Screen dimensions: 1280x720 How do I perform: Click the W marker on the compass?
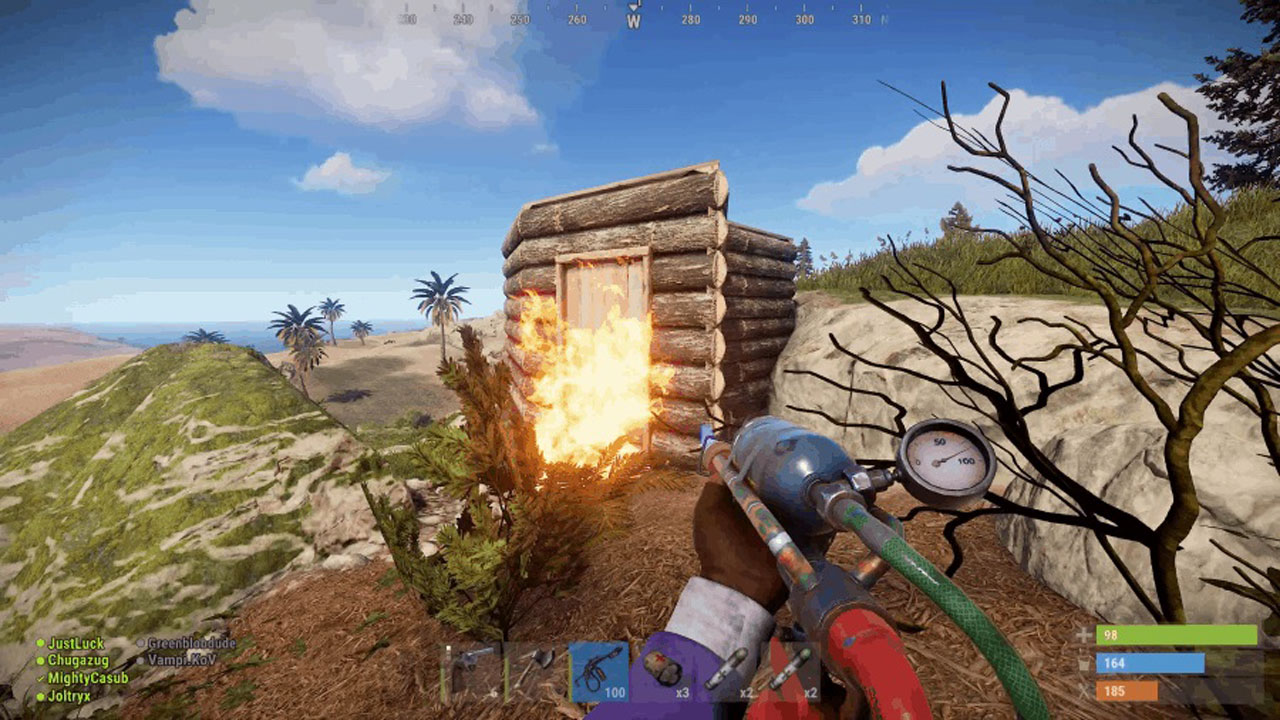coord(631,19)
